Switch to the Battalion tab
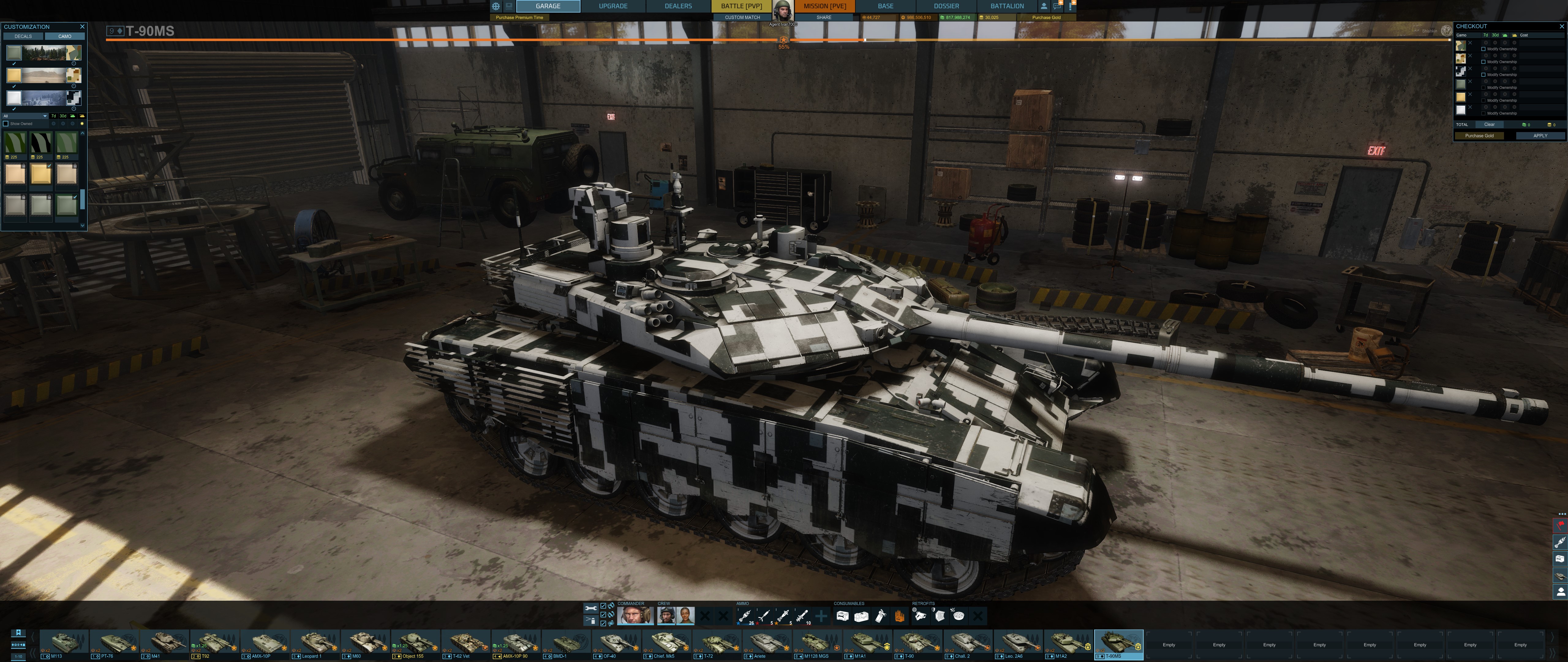This screenshot has height=662, width=1568. (1007, 6)
